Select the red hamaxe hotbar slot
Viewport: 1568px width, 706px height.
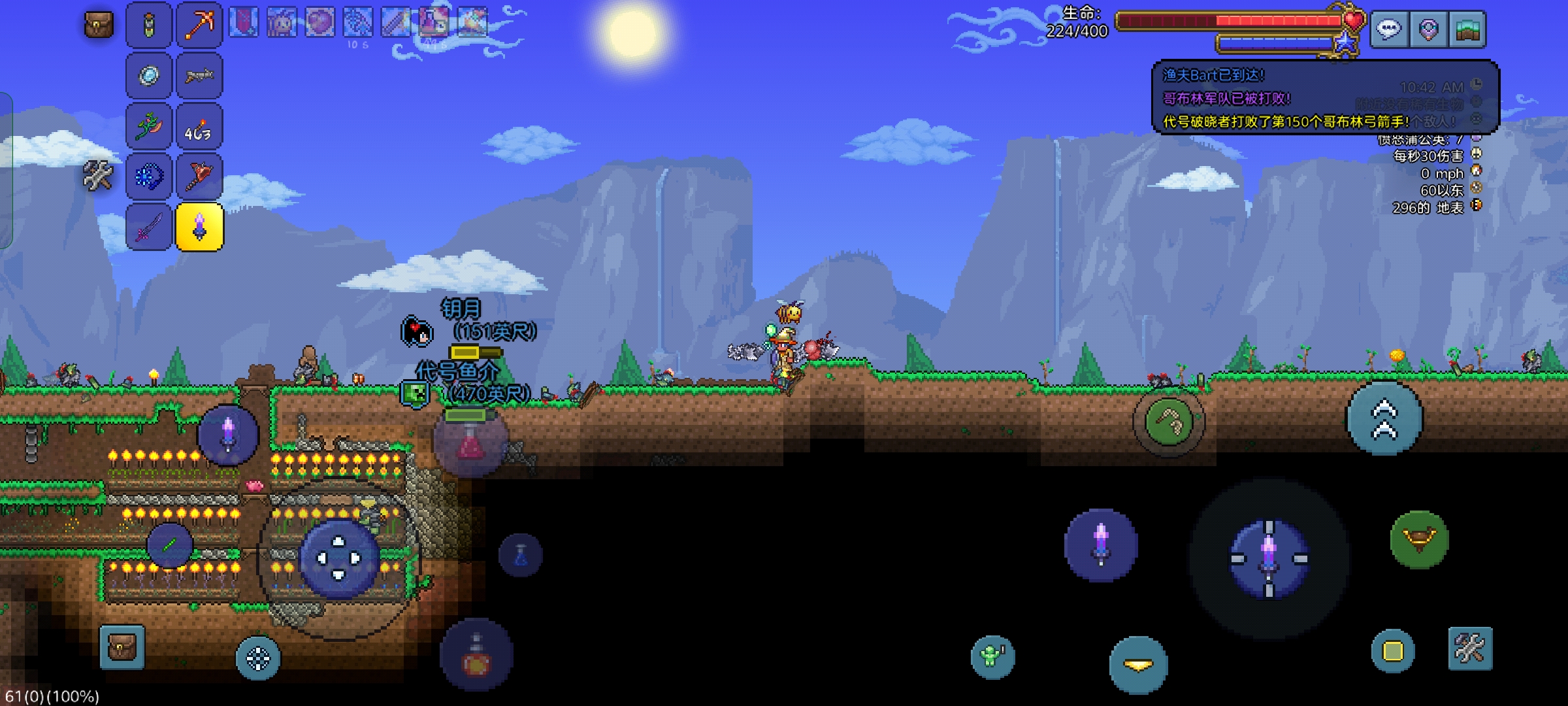(x=199, y=176)
